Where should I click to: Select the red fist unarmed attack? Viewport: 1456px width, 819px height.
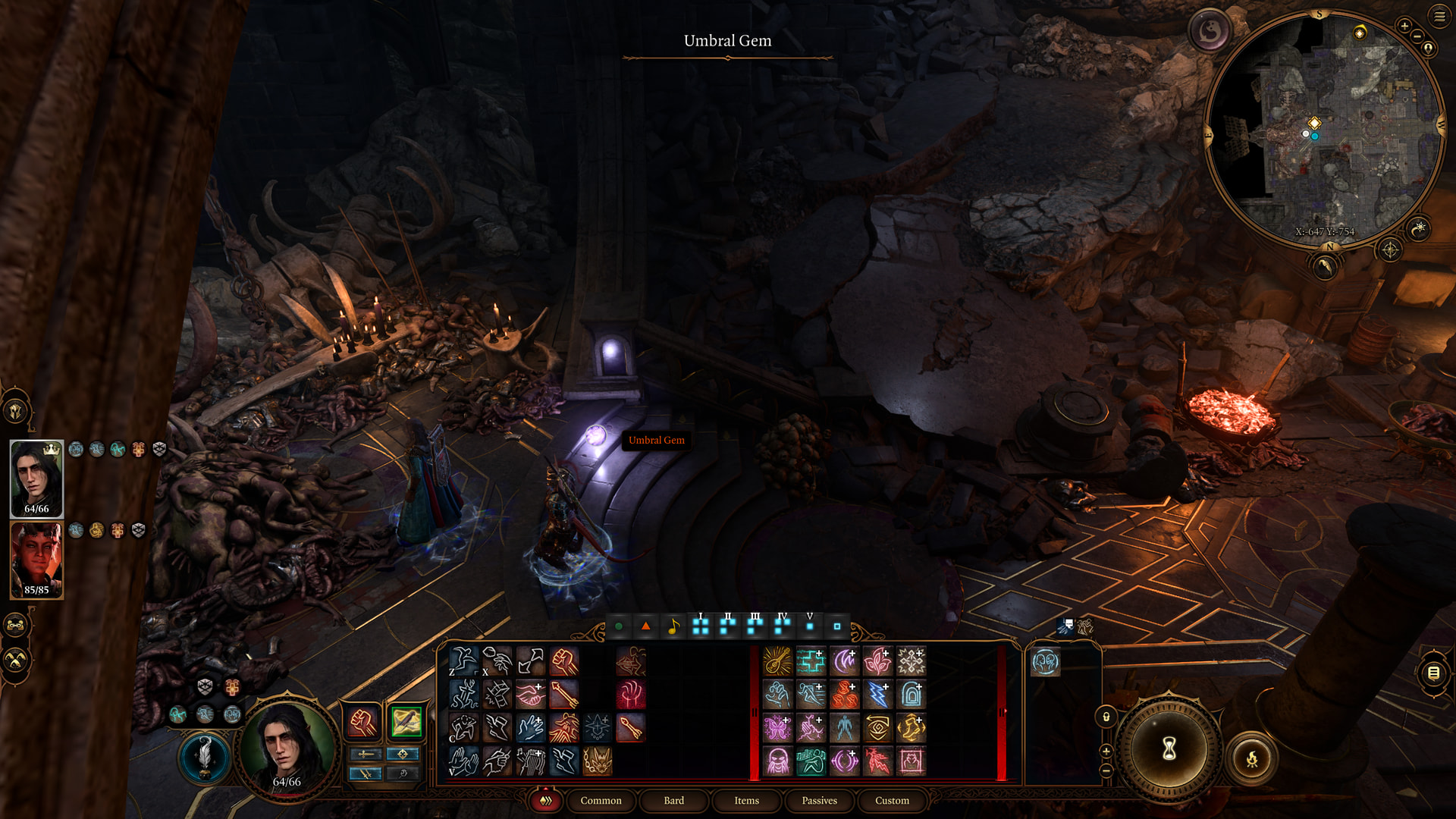pyautogui.click(x=564, y=661)
